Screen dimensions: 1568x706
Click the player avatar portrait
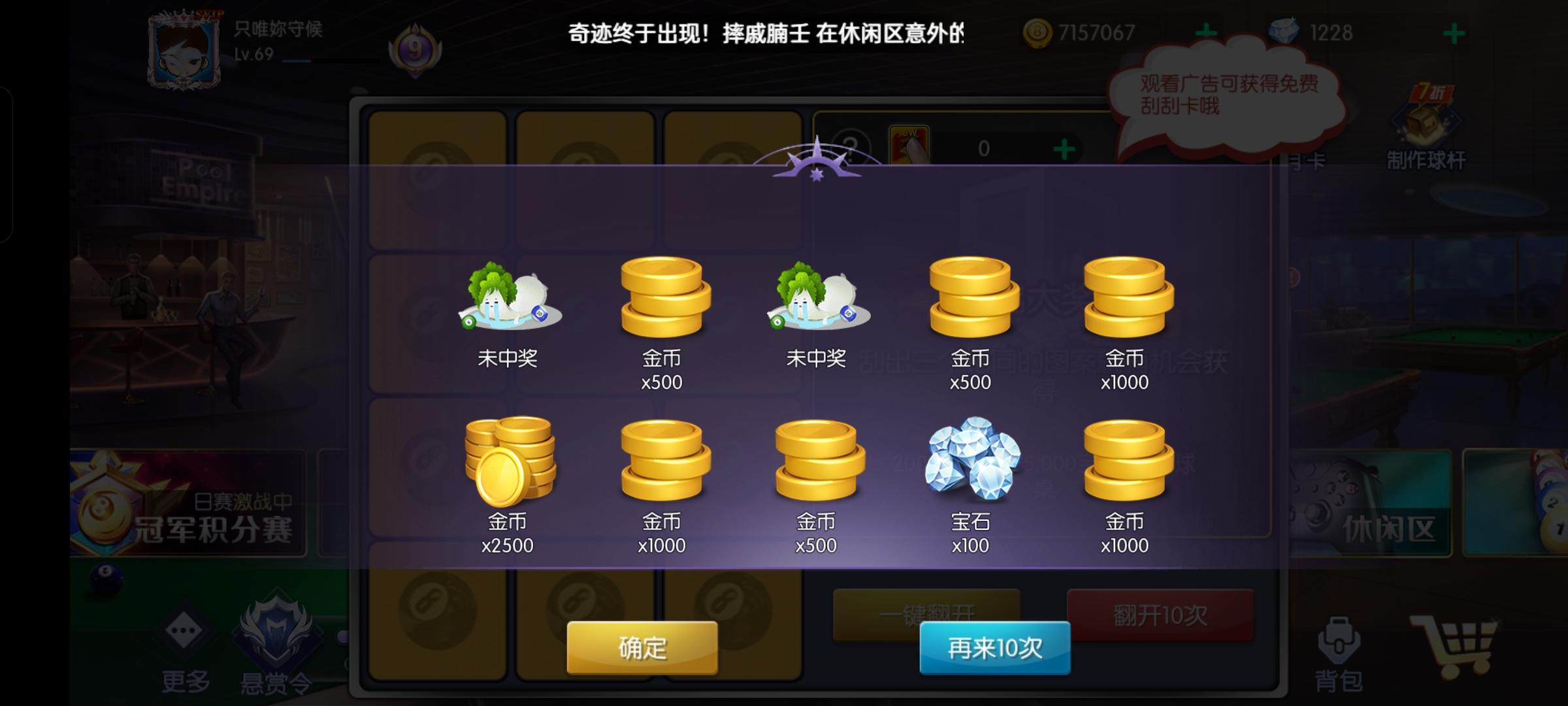click(x=183, y=49)
